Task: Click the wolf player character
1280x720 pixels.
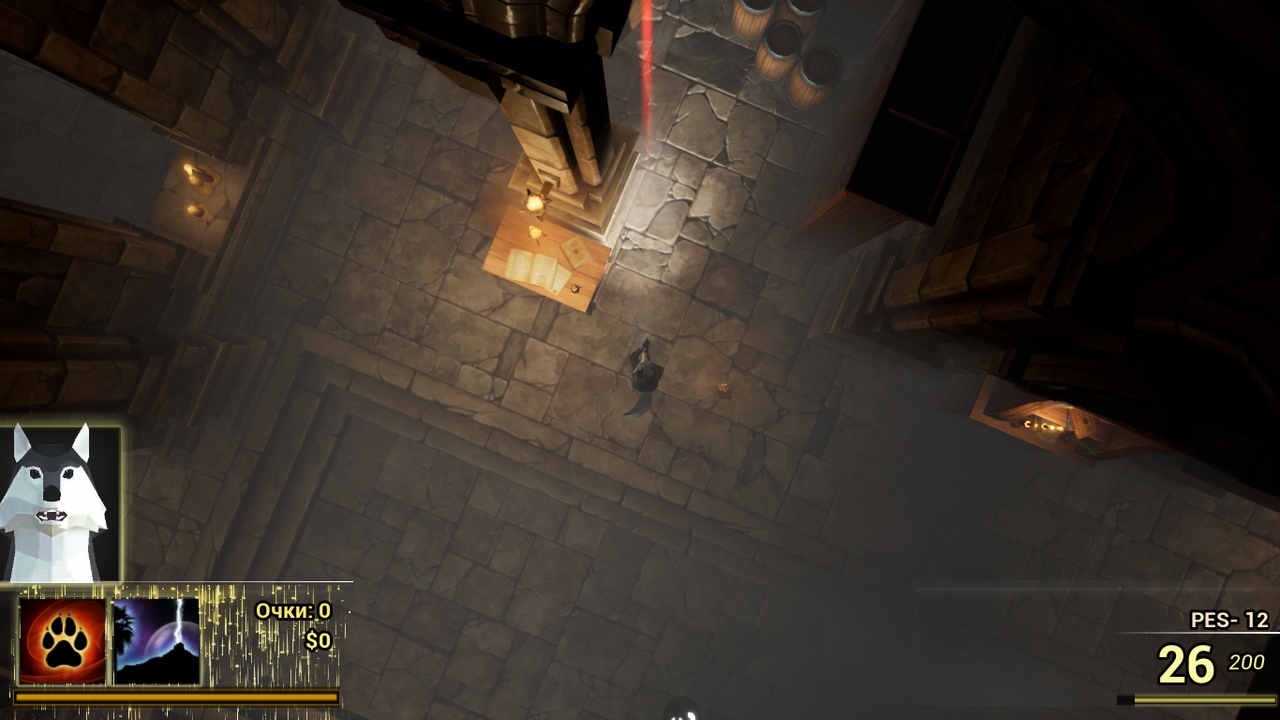Action: [646, 374]
